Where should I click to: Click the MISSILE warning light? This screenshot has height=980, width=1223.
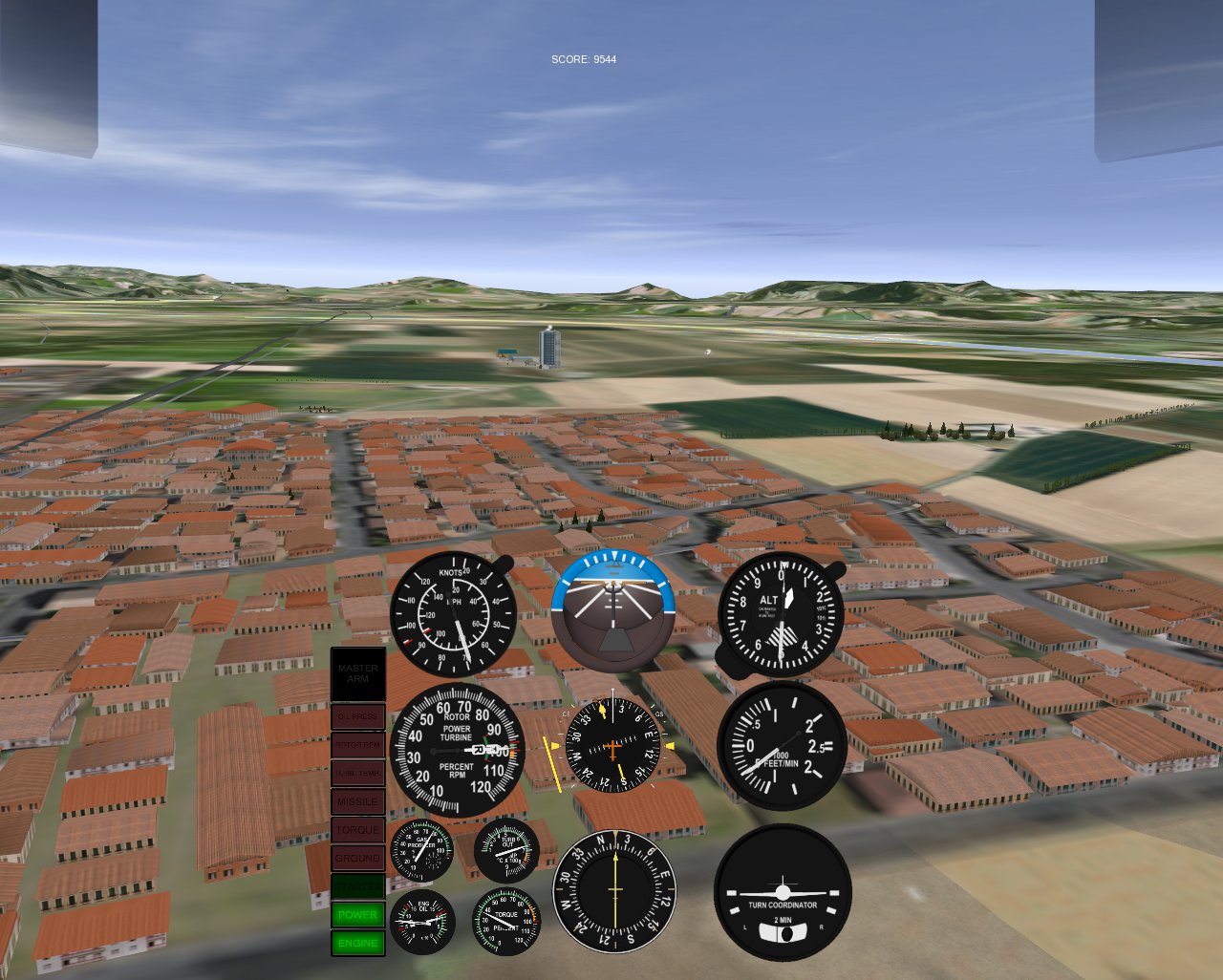pos(357,801)
